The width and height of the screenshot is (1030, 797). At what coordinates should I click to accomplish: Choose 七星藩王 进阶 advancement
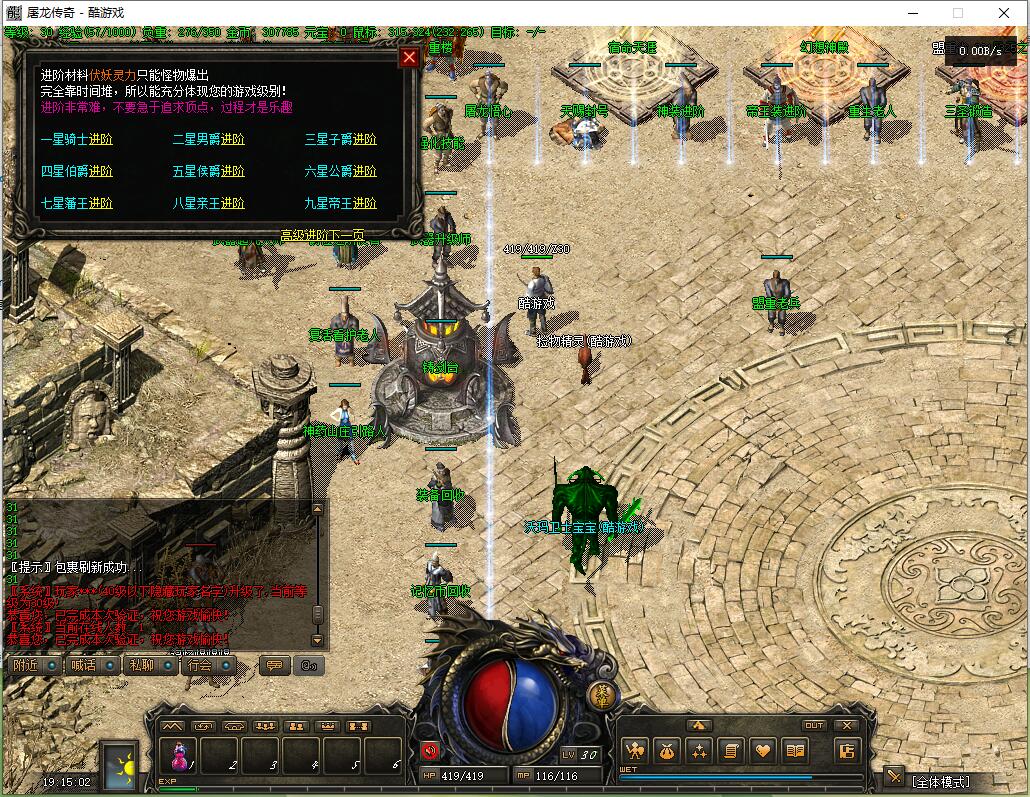pos(77,204)
